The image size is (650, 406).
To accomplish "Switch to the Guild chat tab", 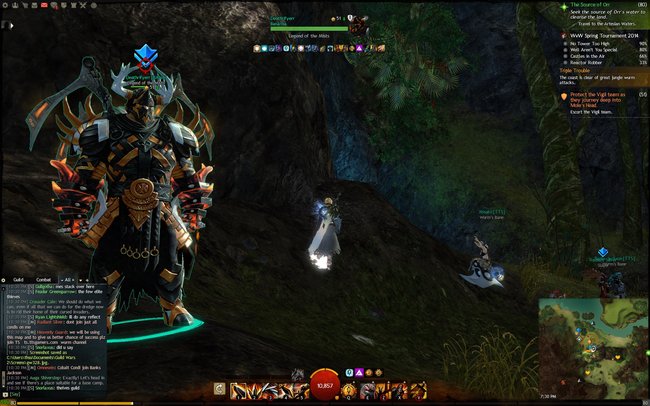I will (18, 279).
